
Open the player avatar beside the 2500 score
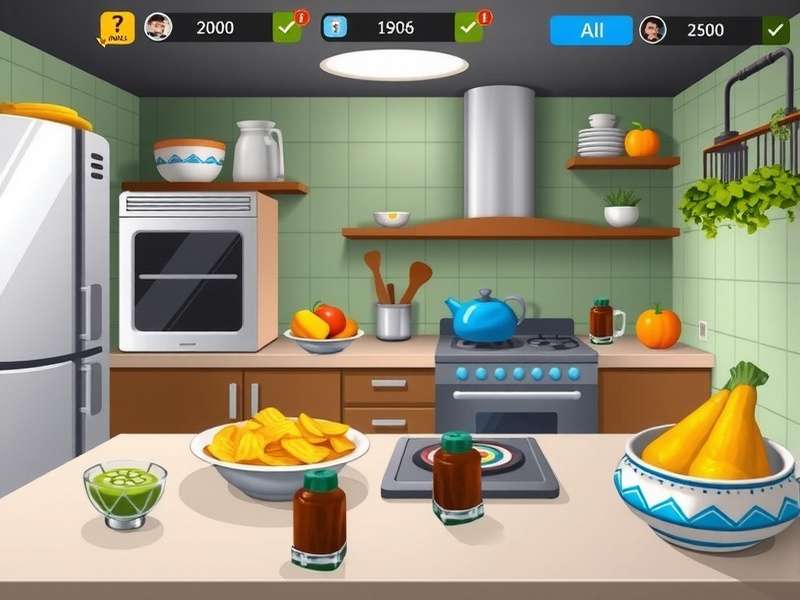pyautogui.click(x=653, y=30)
